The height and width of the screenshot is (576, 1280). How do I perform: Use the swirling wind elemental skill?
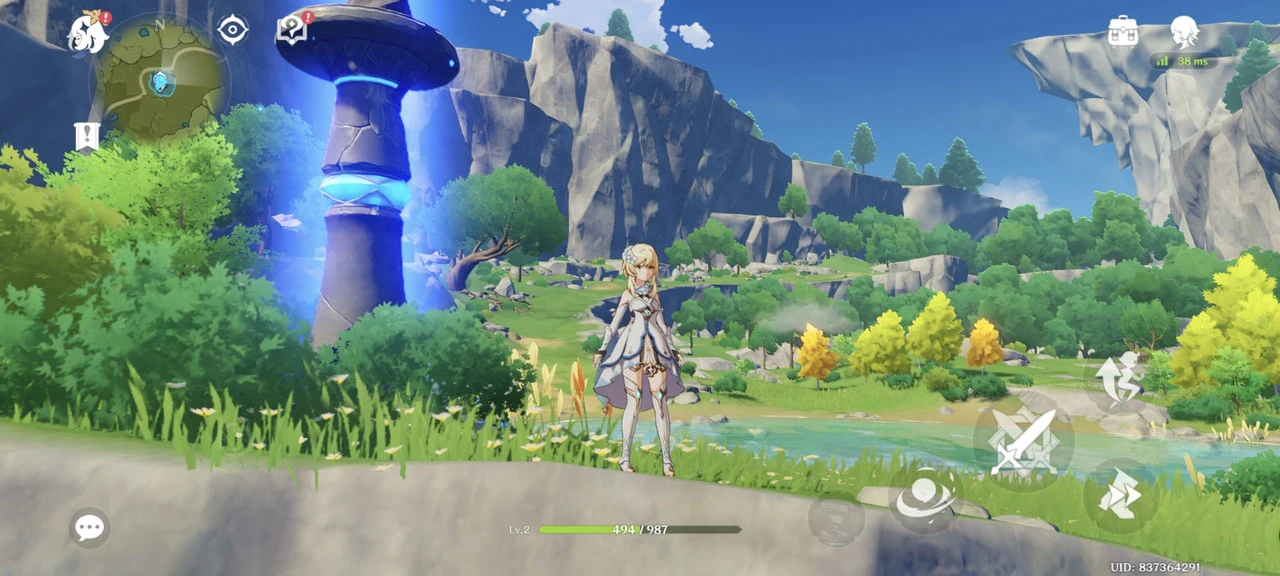tap(920, 498)
